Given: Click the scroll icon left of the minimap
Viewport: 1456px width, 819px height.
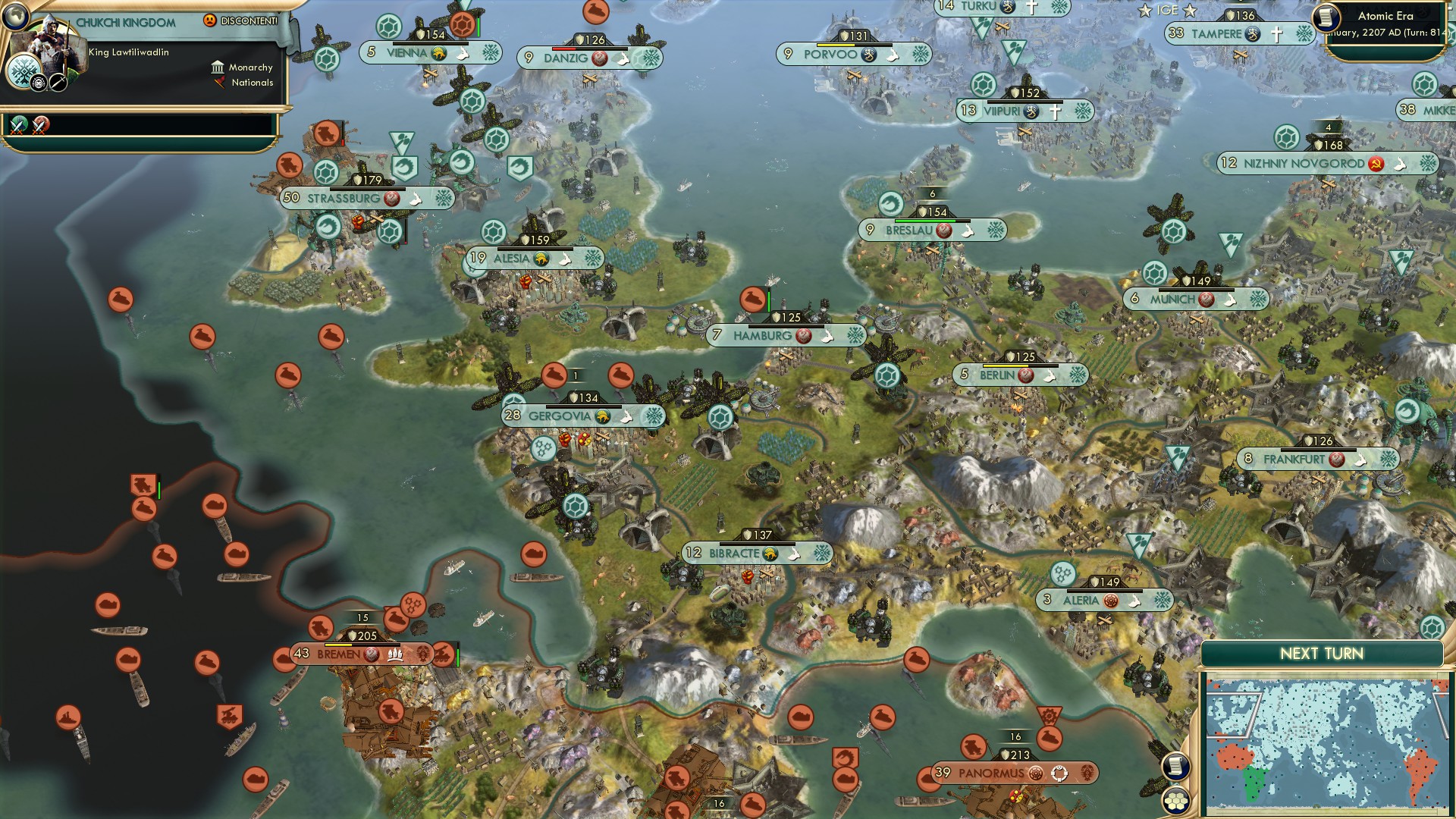Looking at the screenshot, I should (1175, 767).
